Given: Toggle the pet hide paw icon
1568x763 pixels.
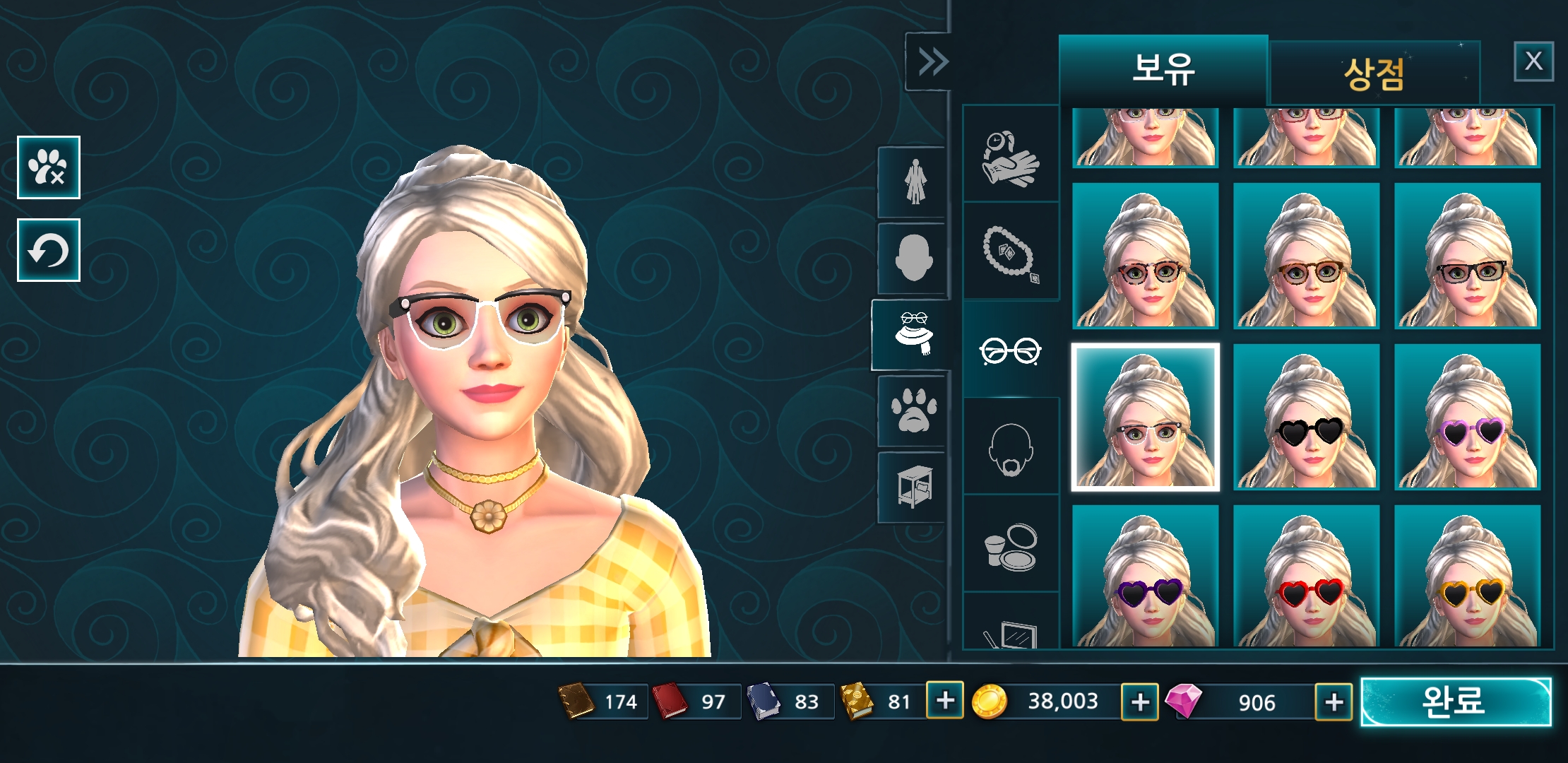Looking at the screenshot, I should point(48,167).
